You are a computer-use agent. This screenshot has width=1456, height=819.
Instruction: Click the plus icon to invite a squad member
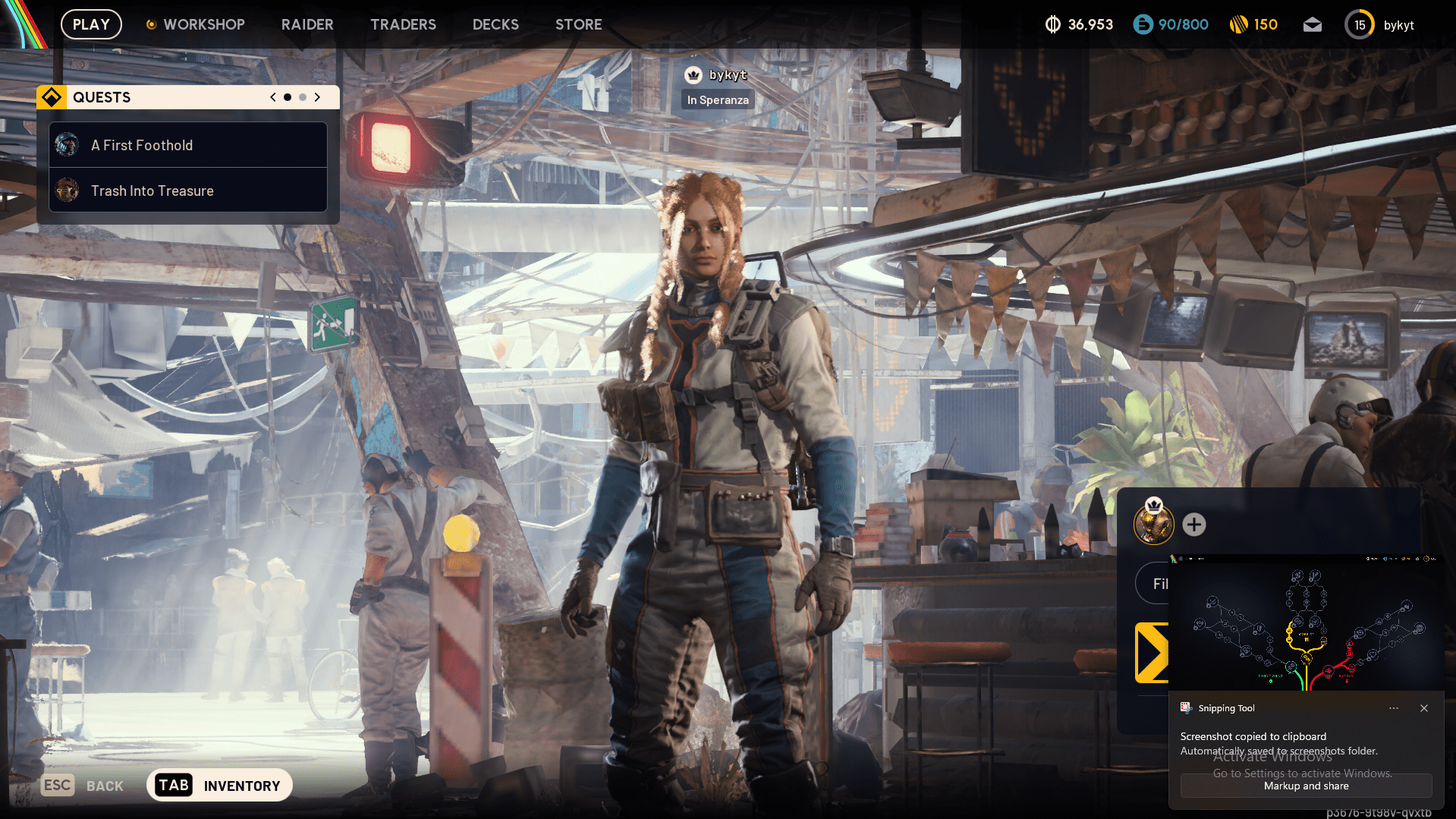1194,524
